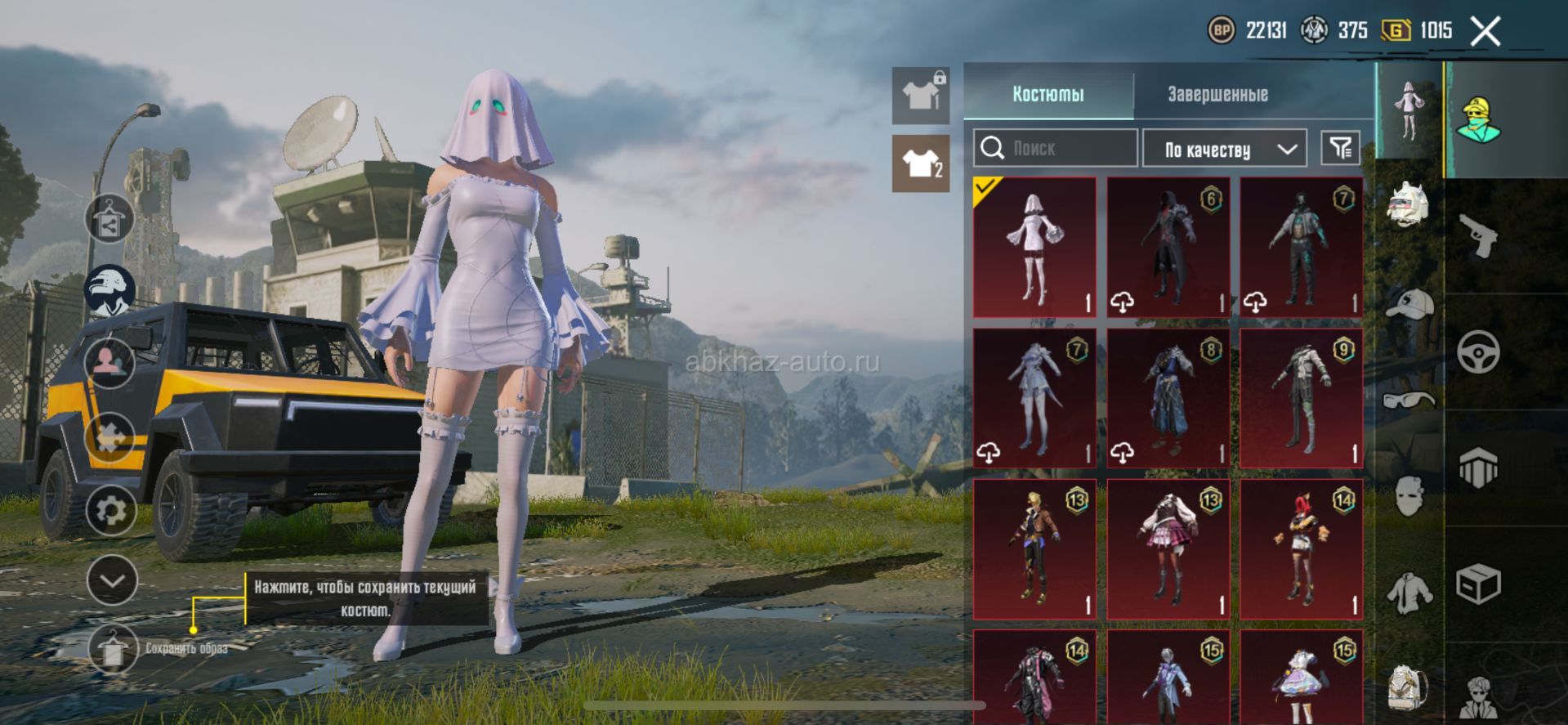The width and height of the screenshot is (1568, 725).
Task: Pick the red-haired level 14 costume
Action: coord(1302,549)
